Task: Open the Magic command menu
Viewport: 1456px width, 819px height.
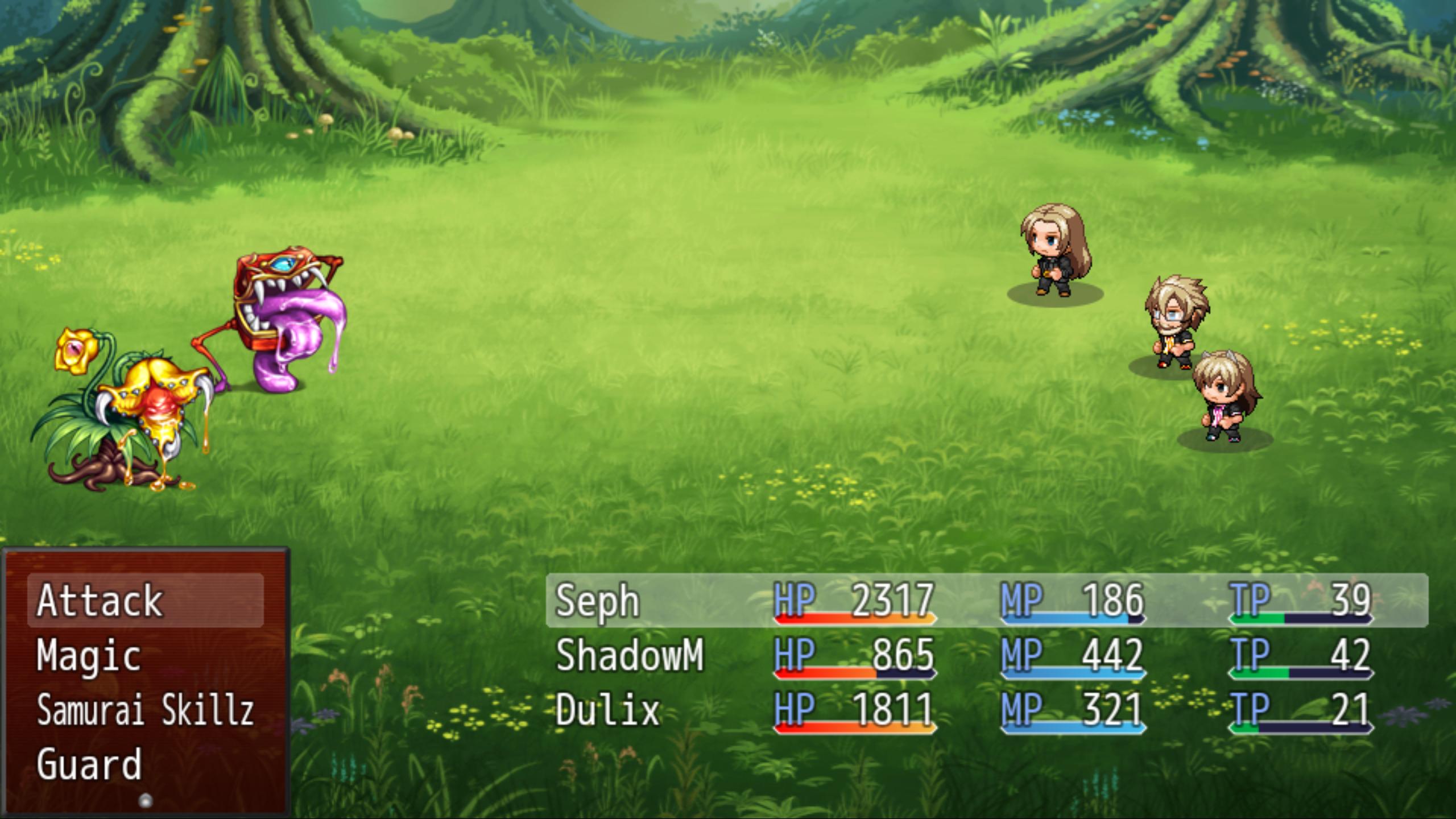Action: (x=88, y=657)
